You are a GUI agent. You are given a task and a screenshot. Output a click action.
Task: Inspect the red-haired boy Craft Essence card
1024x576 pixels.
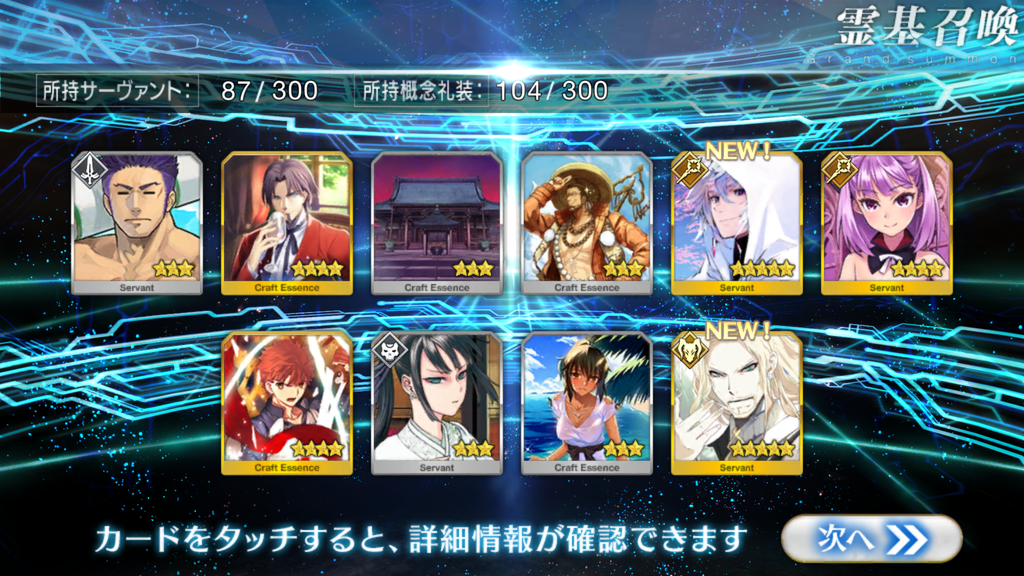pyautogui.click(x=287, y=402)
